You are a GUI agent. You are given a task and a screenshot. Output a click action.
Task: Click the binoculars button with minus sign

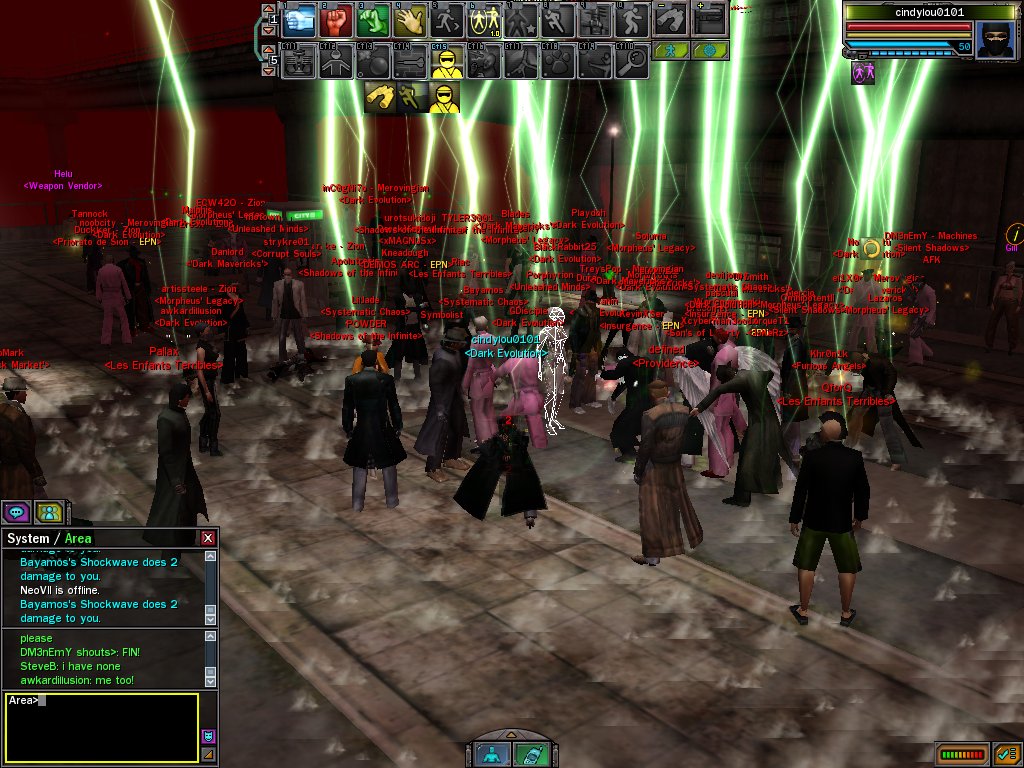click(670, 18)
